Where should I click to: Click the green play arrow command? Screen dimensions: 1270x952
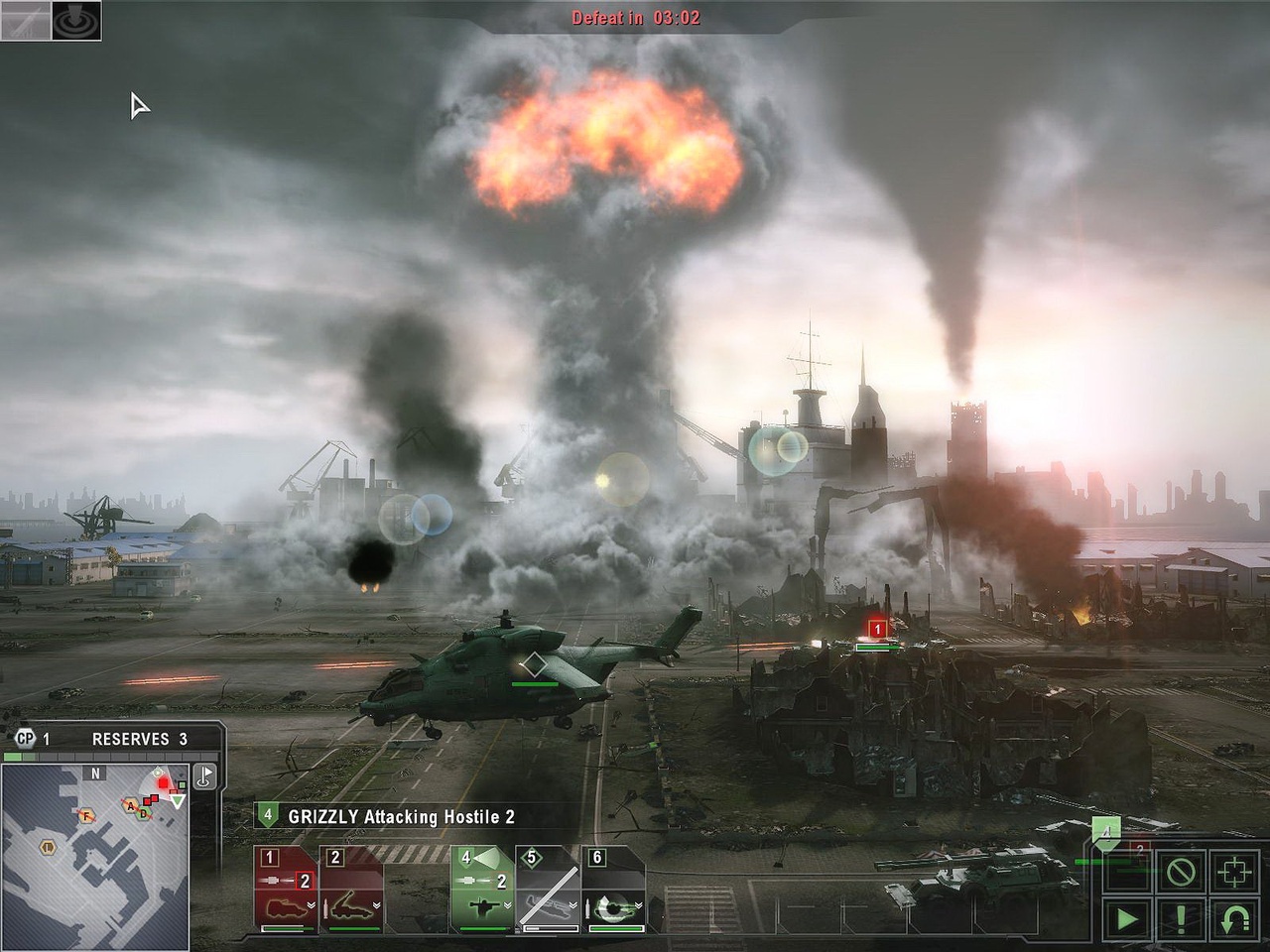pyautogui.click(x=1127, y=918)
